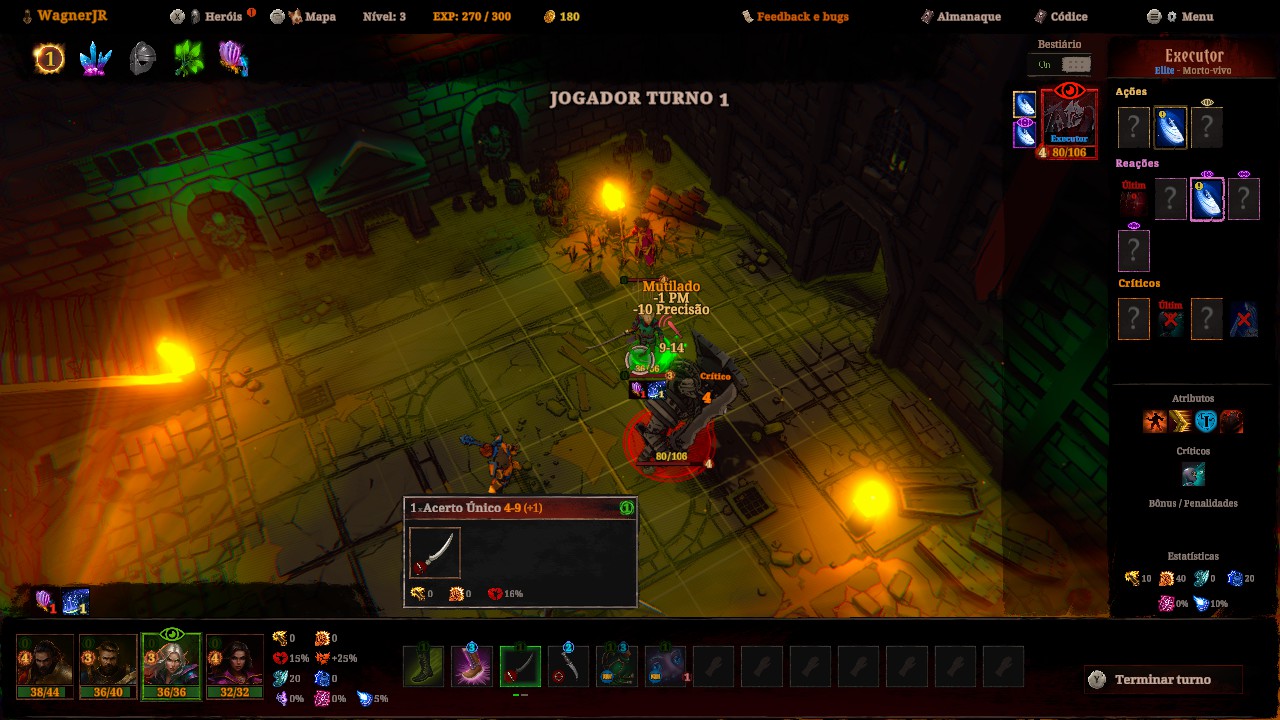
Task: Select the hero portrait with 32/32 health
Action: [x=234, y=662]
